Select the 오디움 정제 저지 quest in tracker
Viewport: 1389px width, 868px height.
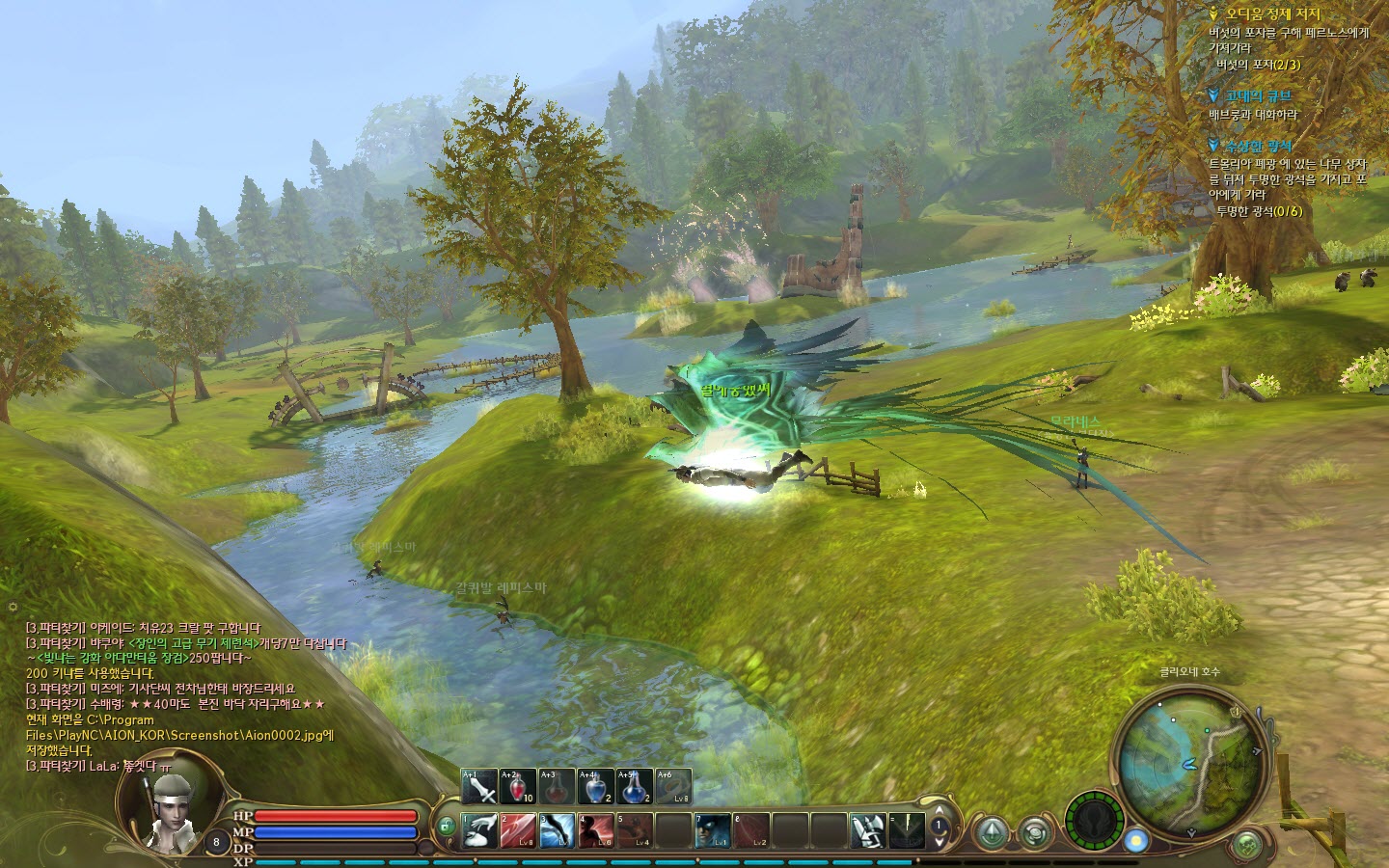tap(1272, 14)
